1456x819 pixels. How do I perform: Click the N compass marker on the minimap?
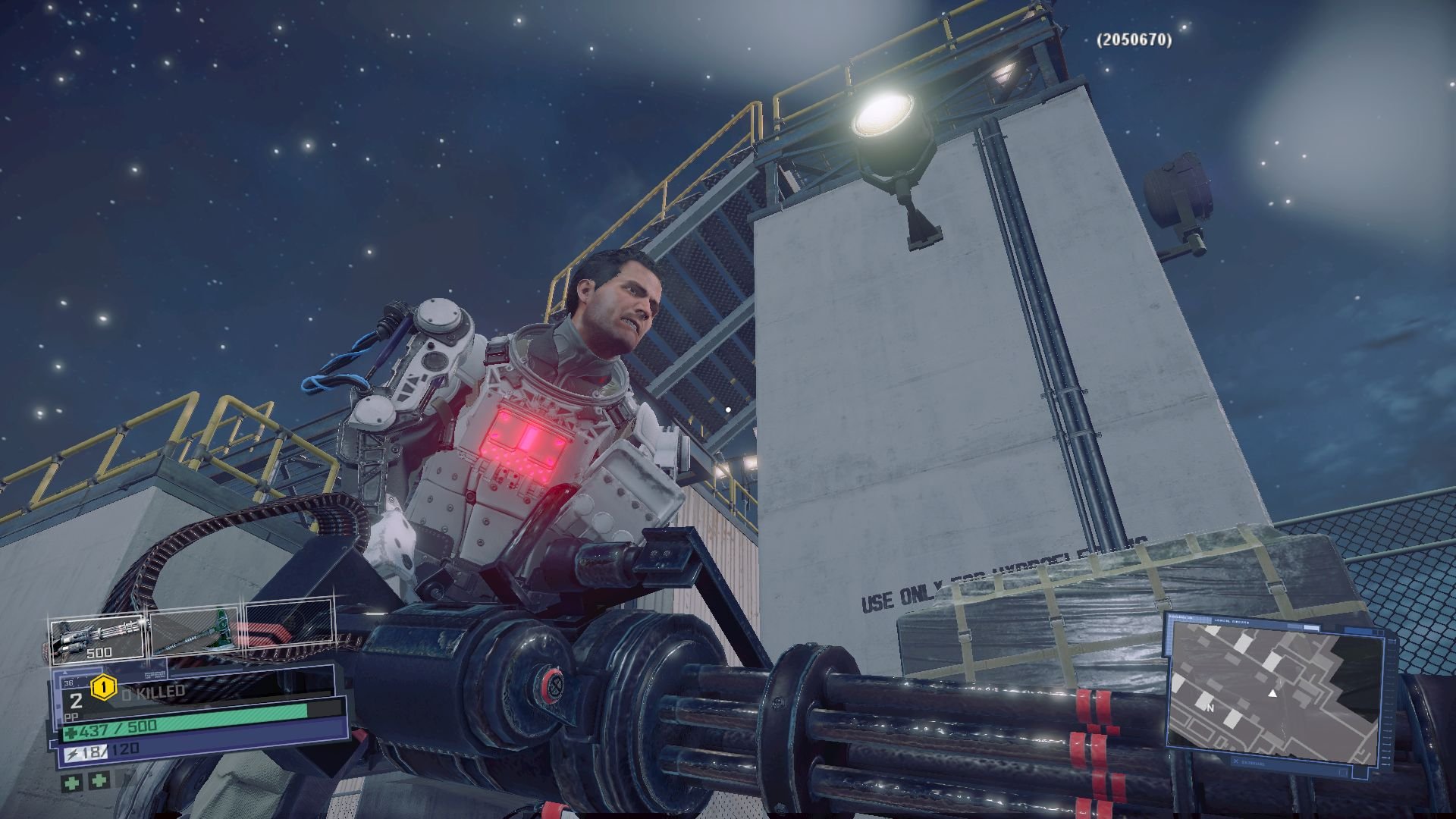[1210, 708]
